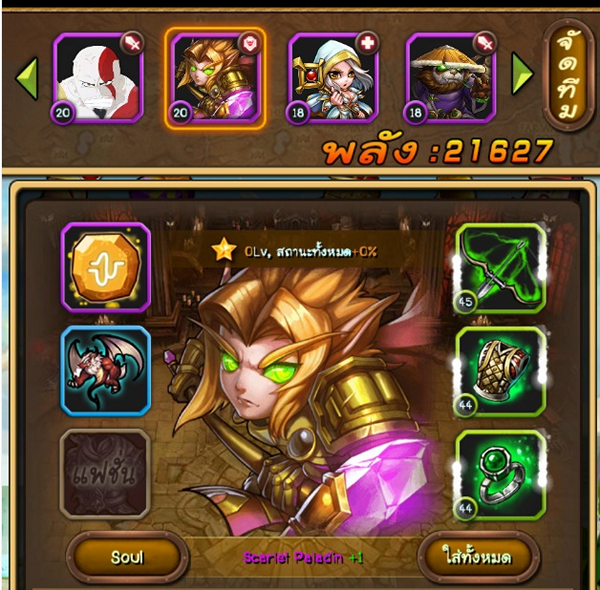Screen dimensions: 600x590
Task: Choose the white-hooded priestess hero portrait
Action: [x=332, y=76]
